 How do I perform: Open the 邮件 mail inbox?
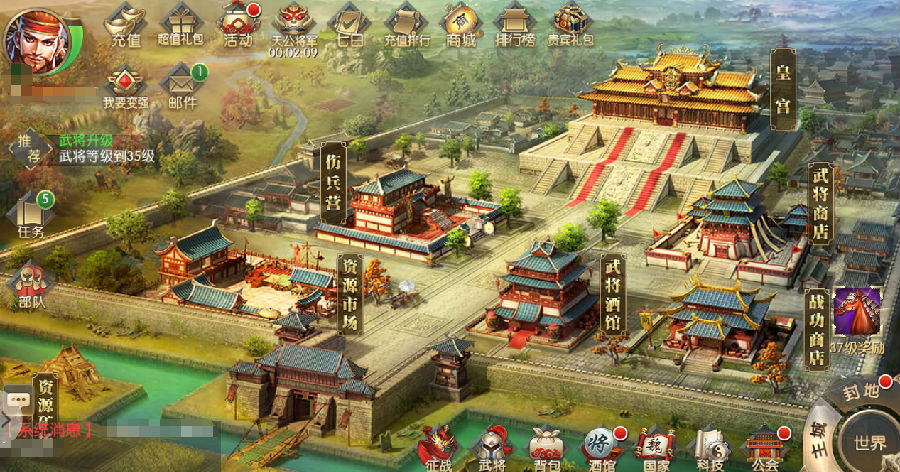pyautogui.click(x=182, y=85)
